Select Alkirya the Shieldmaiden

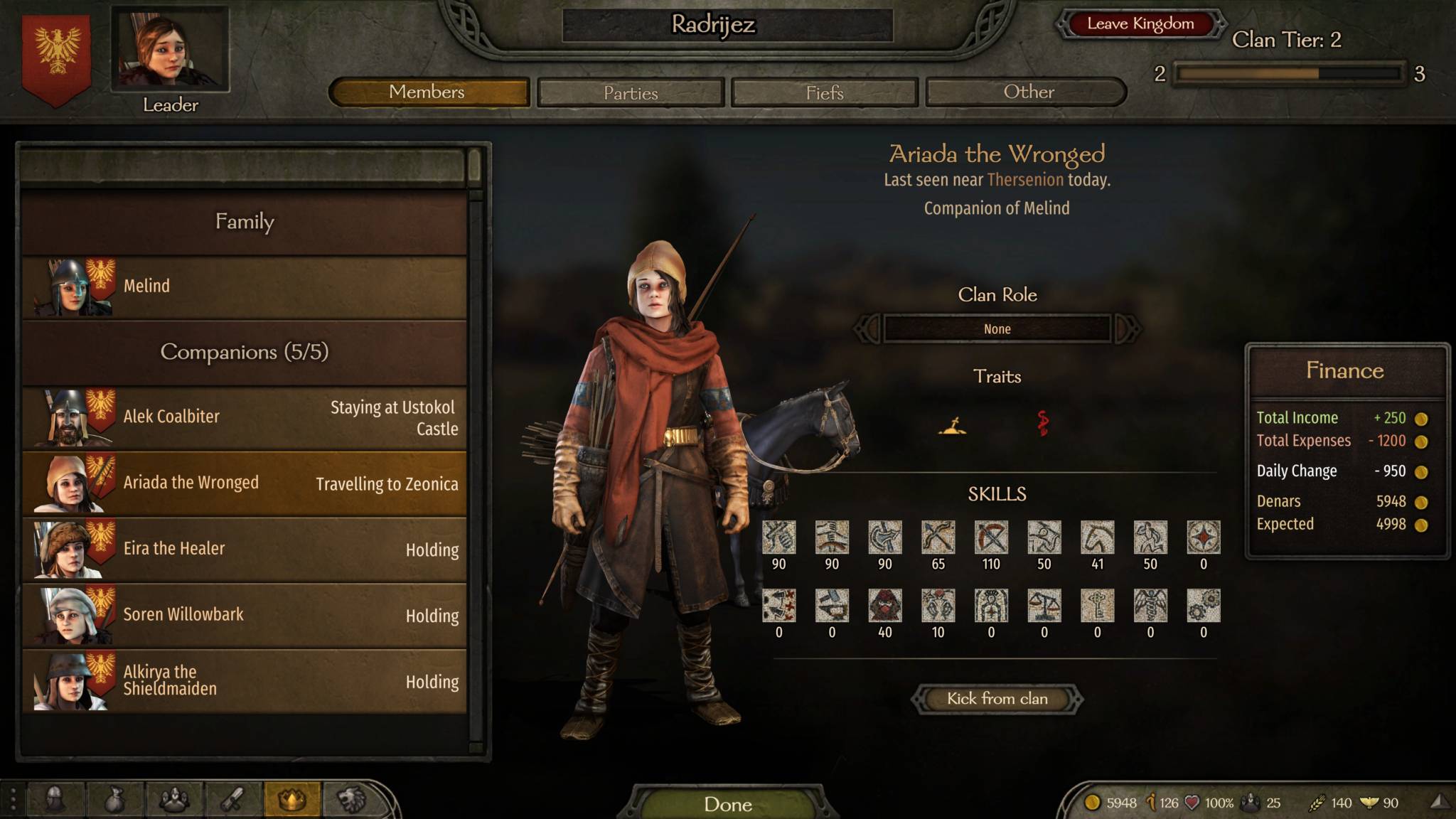(x=244, y=680)
